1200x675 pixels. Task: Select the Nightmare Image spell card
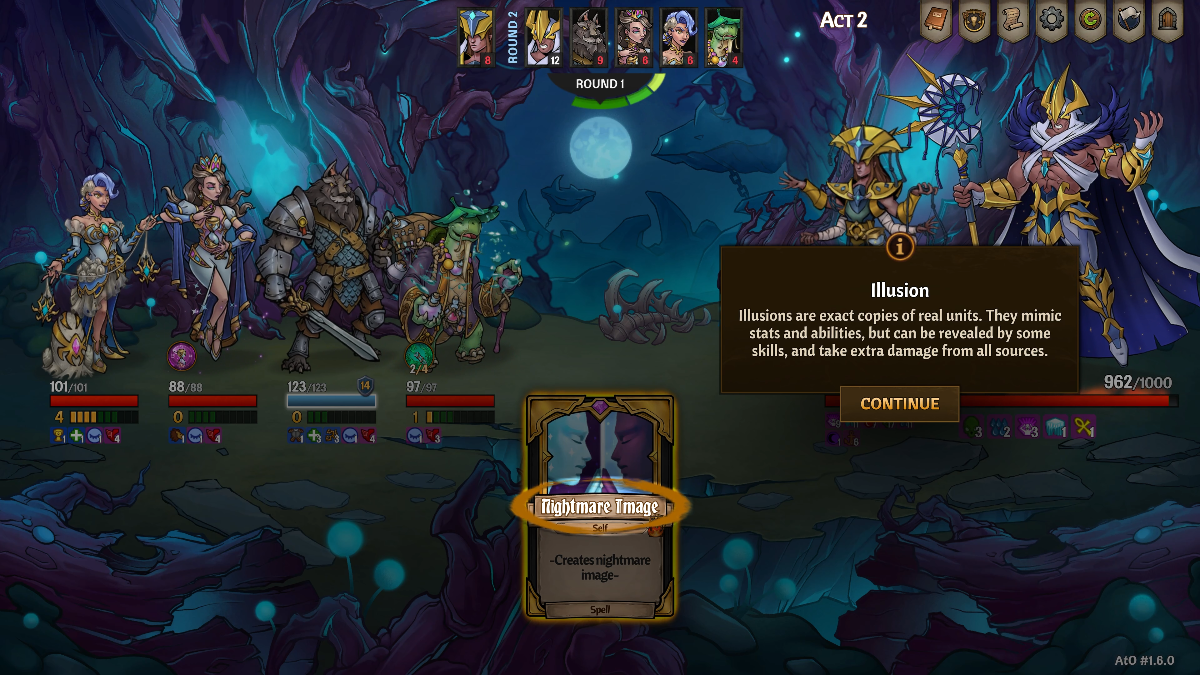[600, 506]
